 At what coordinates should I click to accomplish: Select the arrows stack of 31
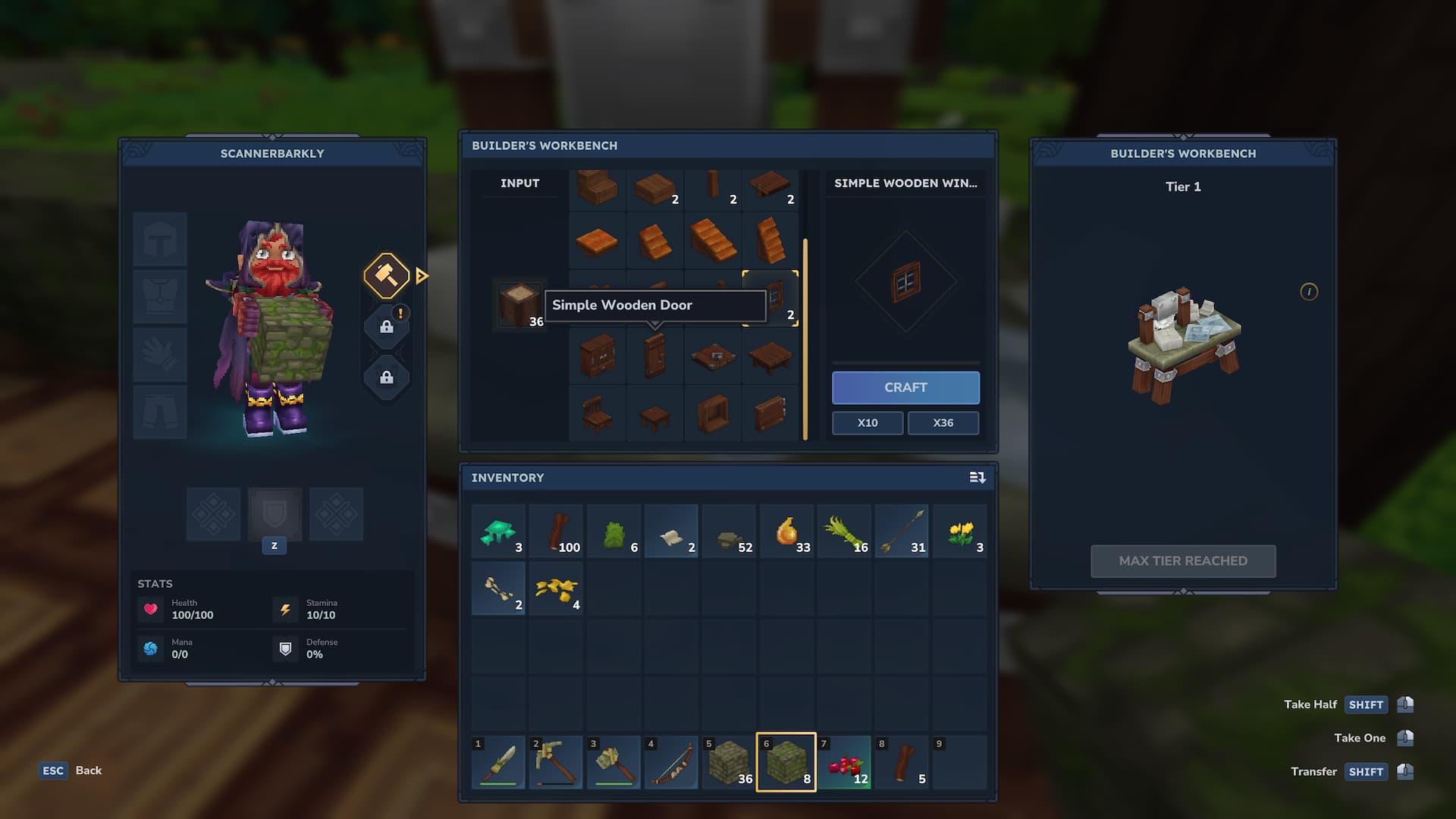(902, 532)
